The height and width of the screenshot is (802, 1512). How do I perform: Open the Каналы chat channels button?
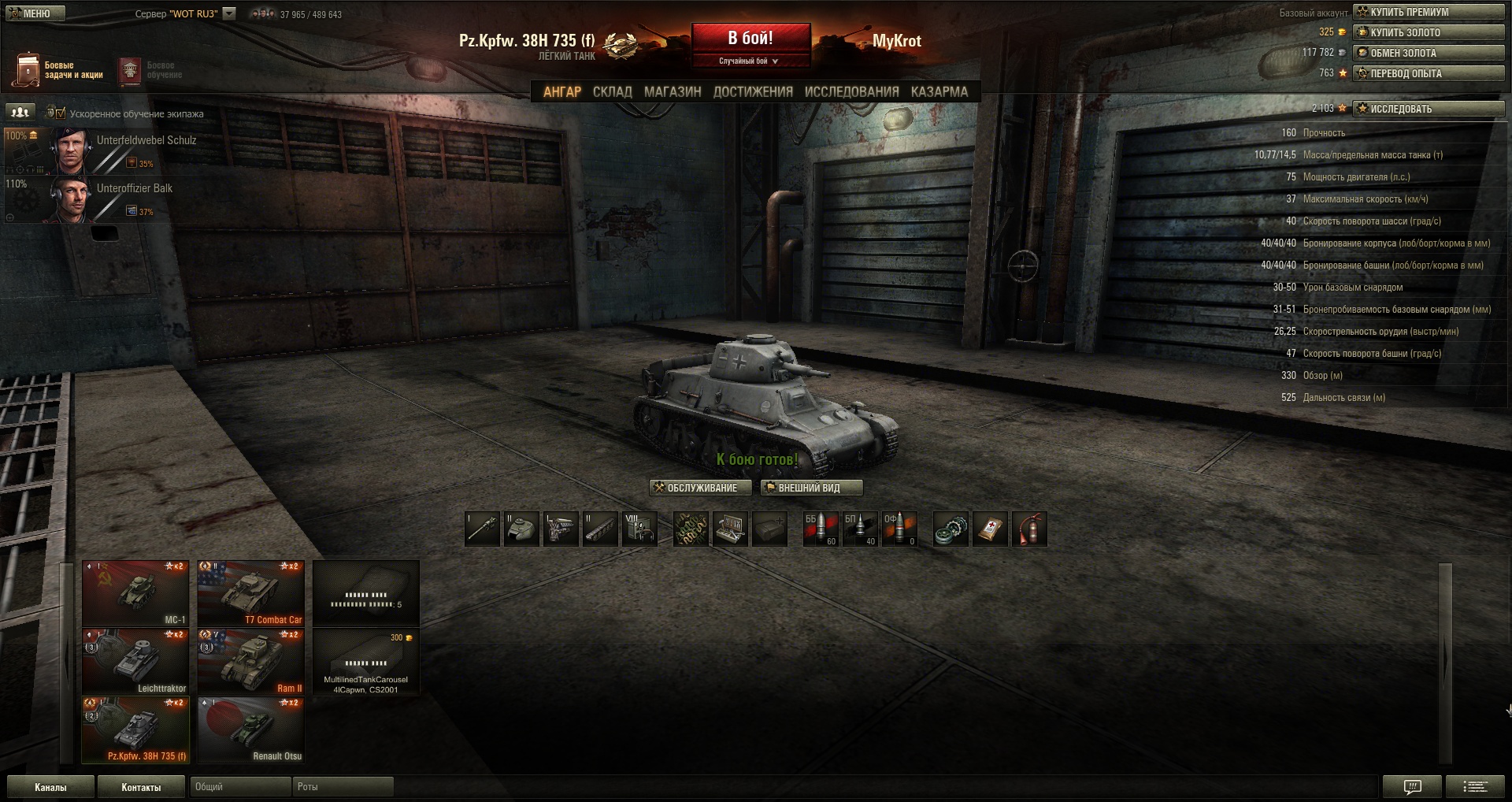click(x=50, y=787)
